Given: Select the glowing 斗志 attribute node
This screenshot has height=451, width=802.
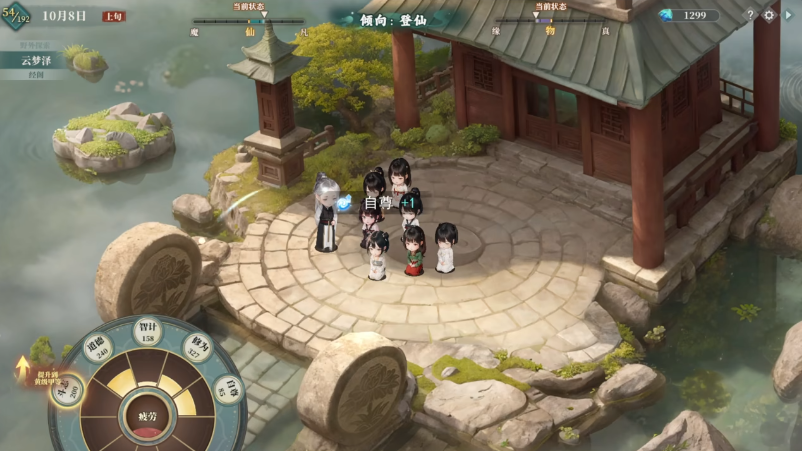Looking at the screenshot, I should pos(67,388).
